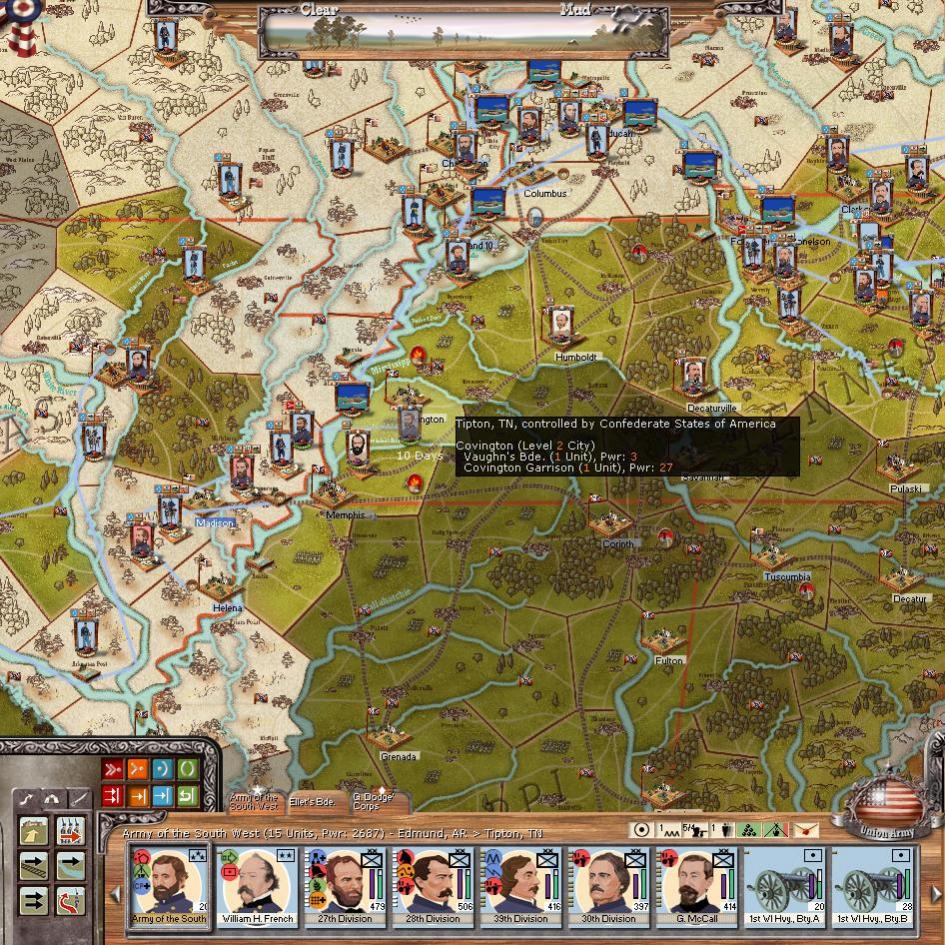
Task: Set the blue defensive posture button
Action: 162,770
